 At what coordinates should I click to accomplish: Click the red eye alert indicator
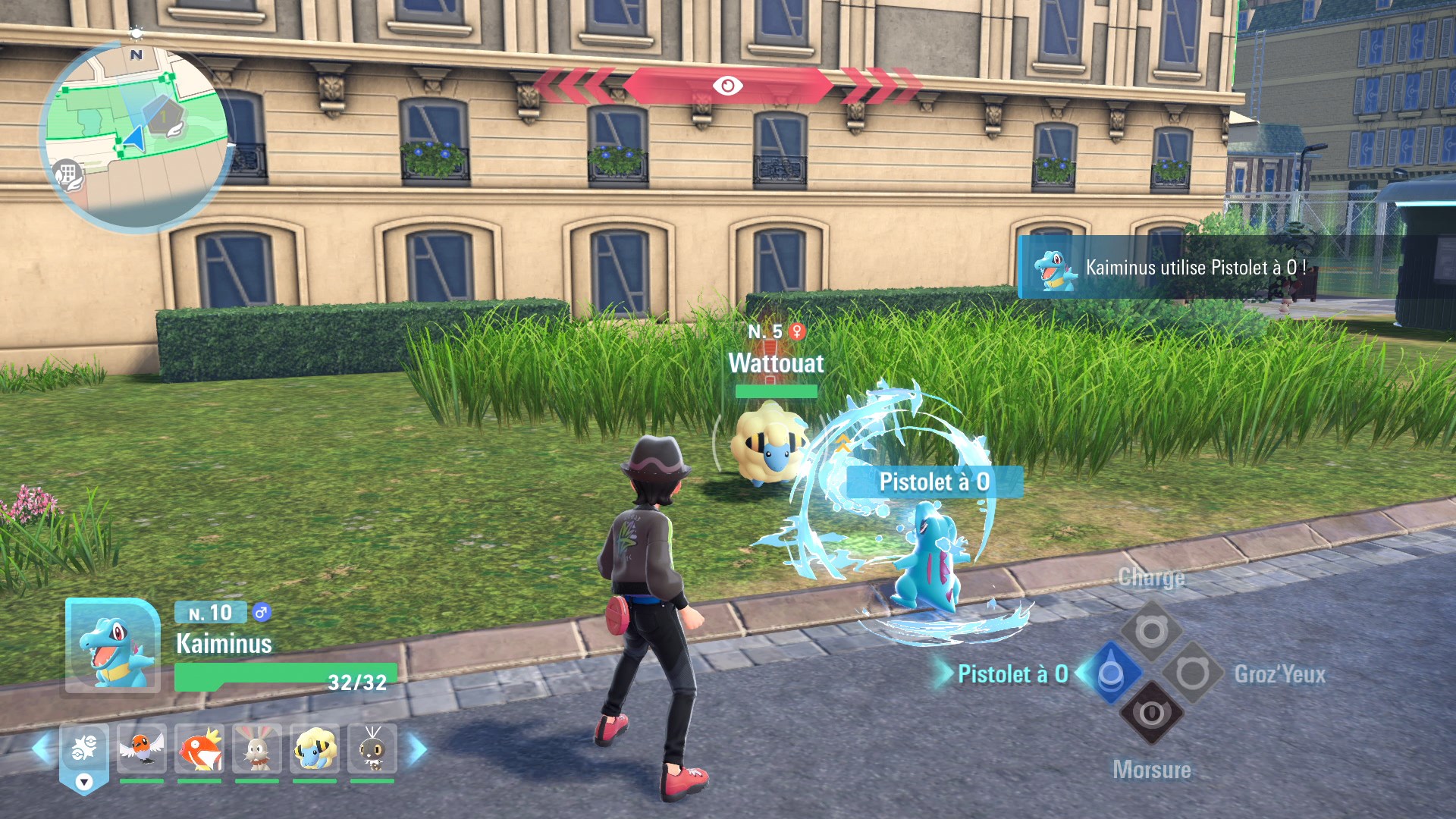coord(727,86)
